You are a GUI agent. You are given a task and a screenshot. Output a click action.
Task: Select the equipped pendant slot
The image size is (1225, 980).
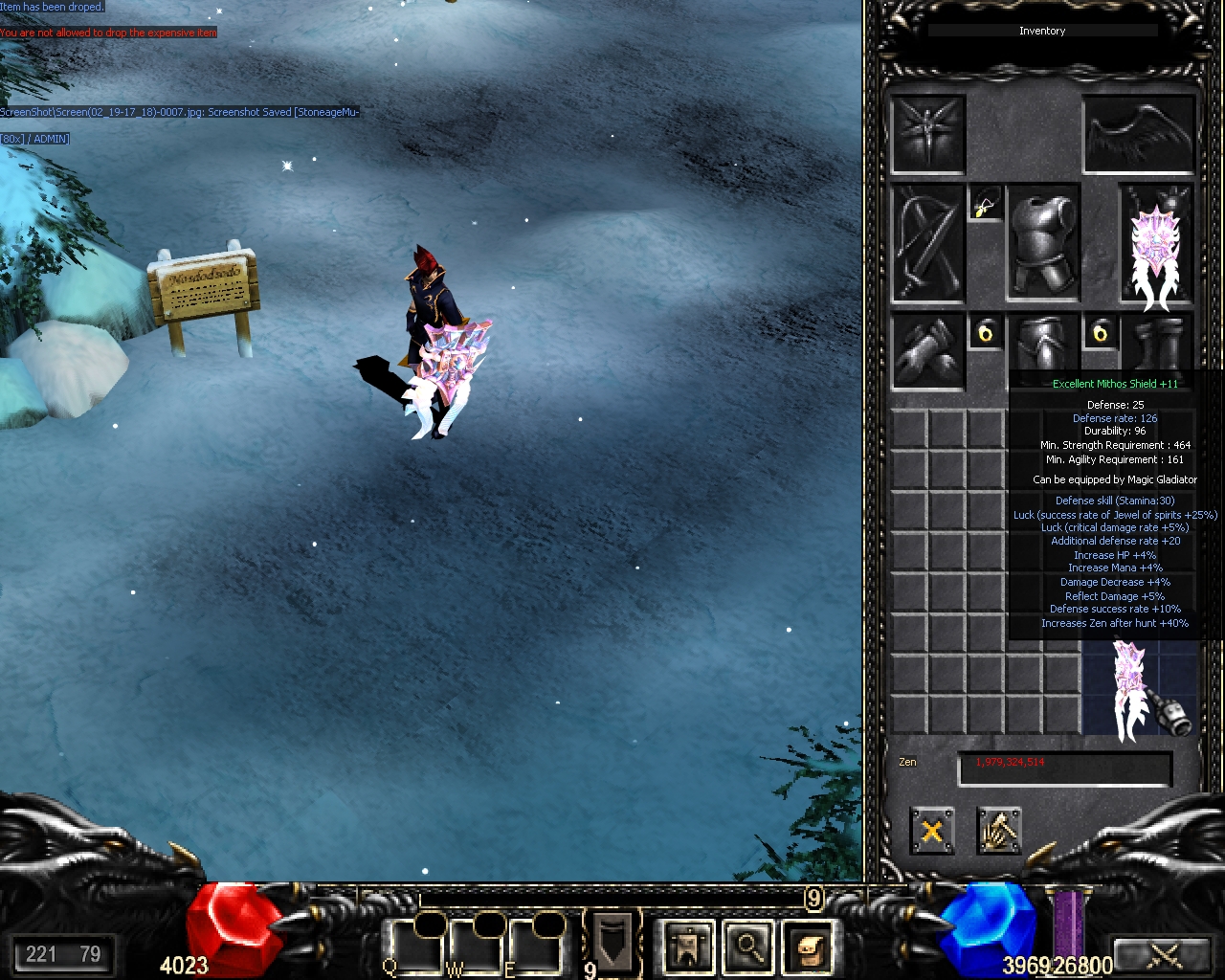[x=986, y=204]
